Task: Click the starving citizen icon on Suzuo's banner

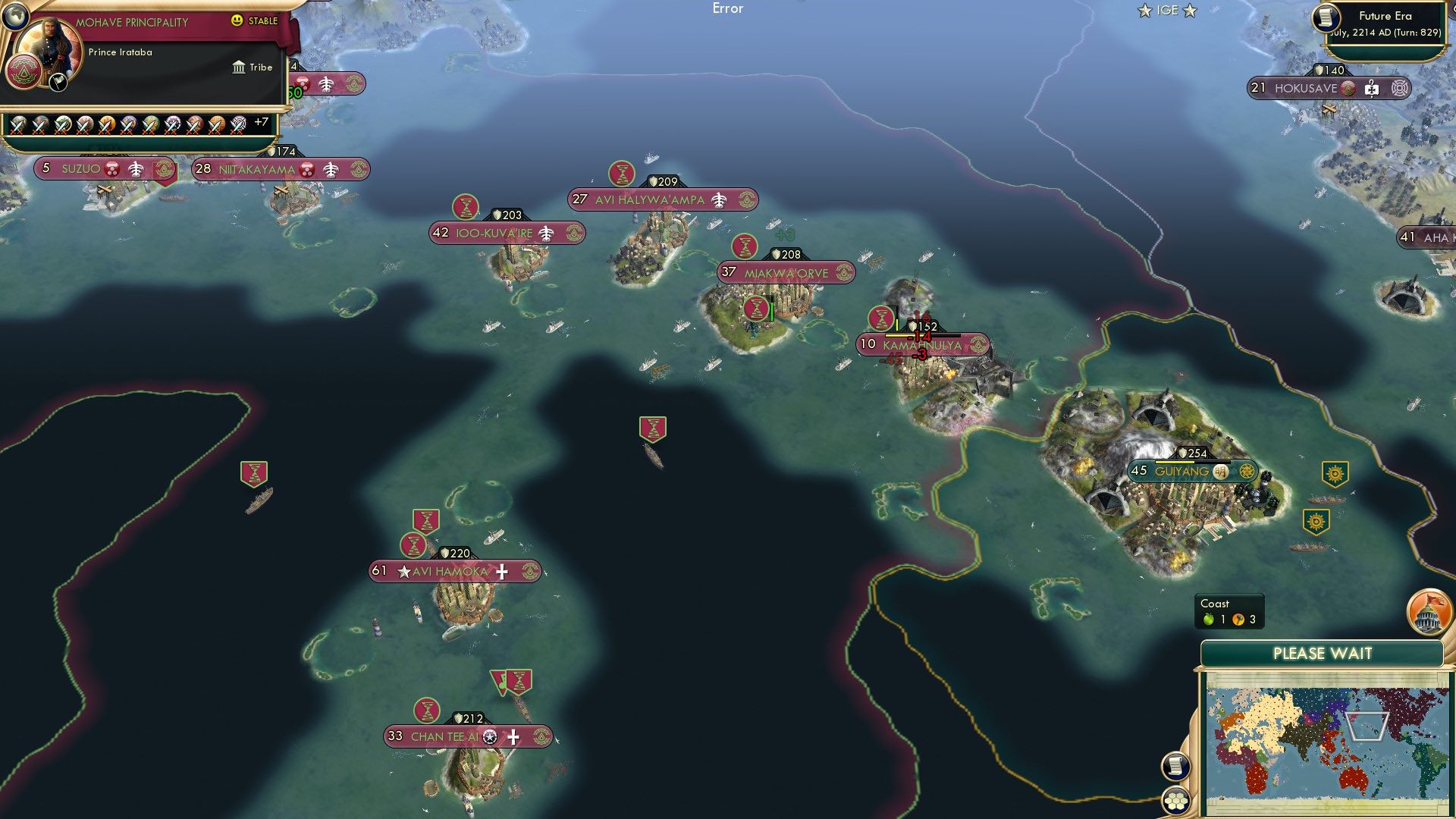Action: click(x=112, y=170)
